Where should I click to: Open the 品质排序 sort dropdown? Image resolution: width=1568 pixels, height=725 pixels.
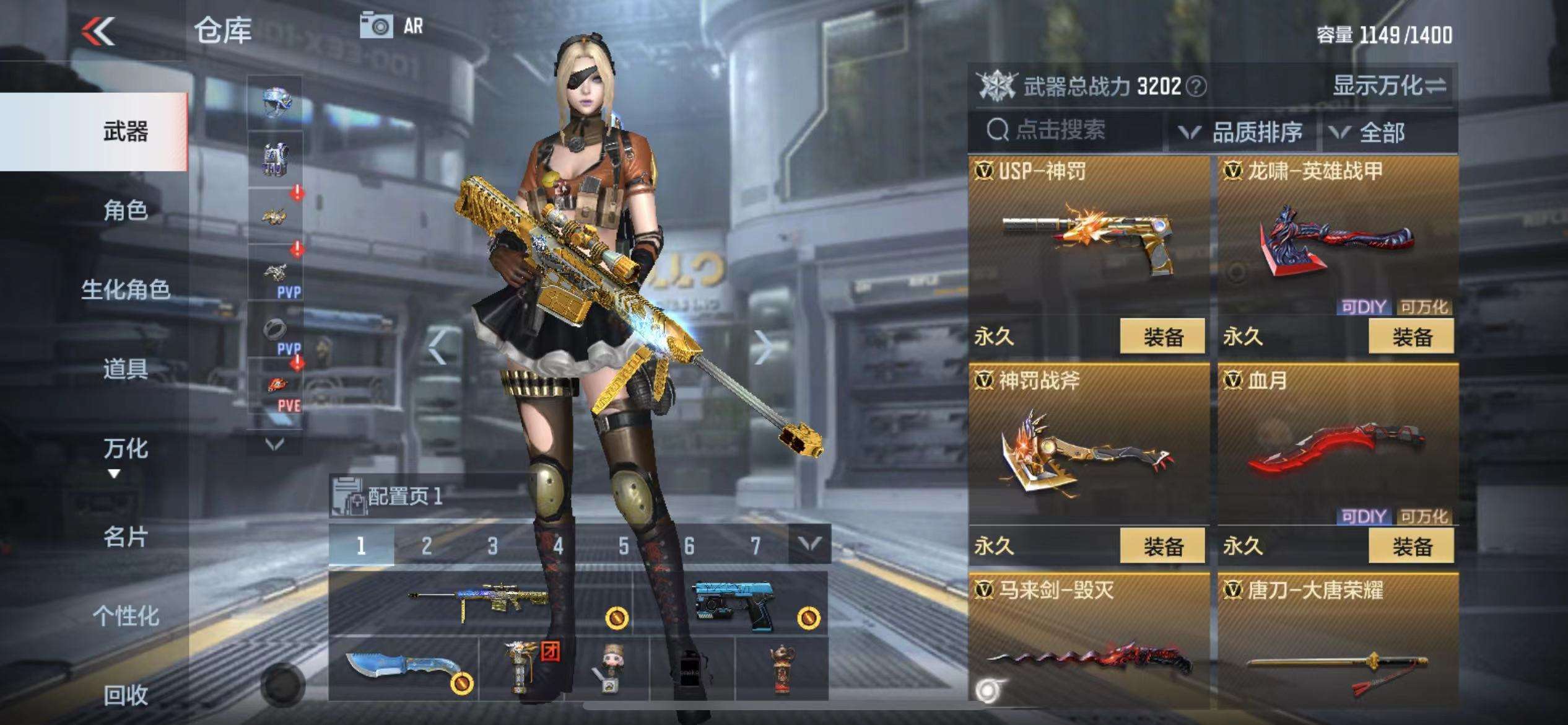[1242, 132]
